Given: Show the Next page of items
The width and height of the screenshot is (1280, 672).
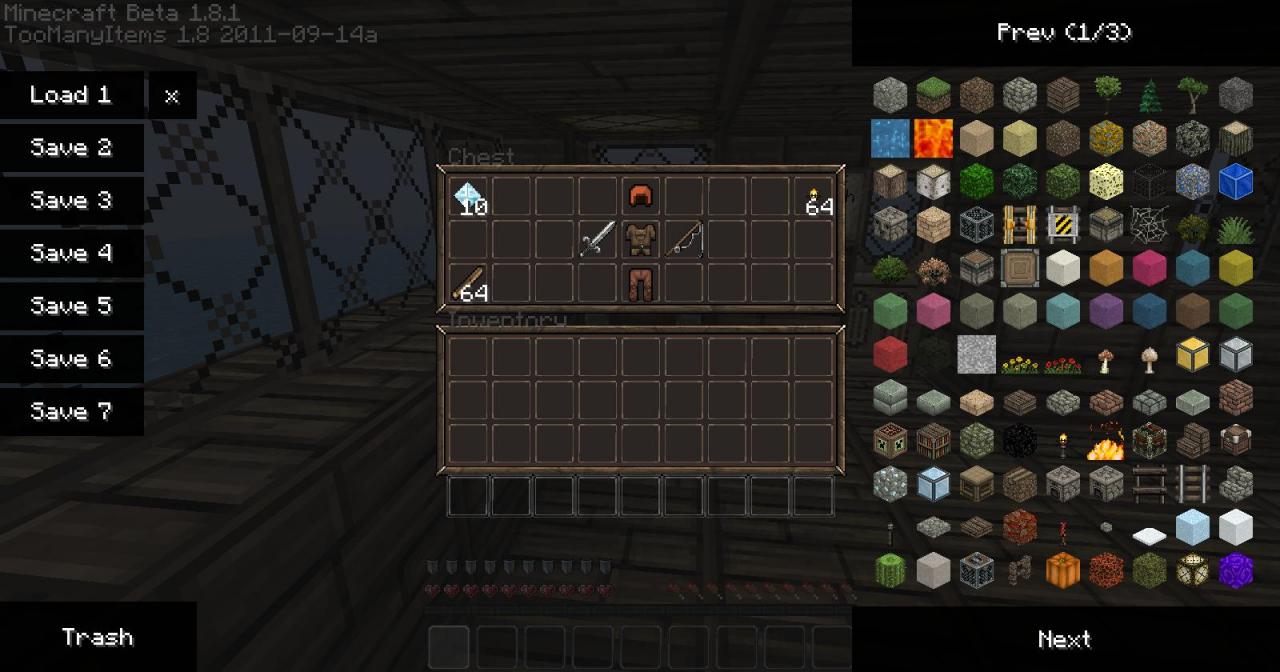Looking at the screenshot, I should 1064,639.
